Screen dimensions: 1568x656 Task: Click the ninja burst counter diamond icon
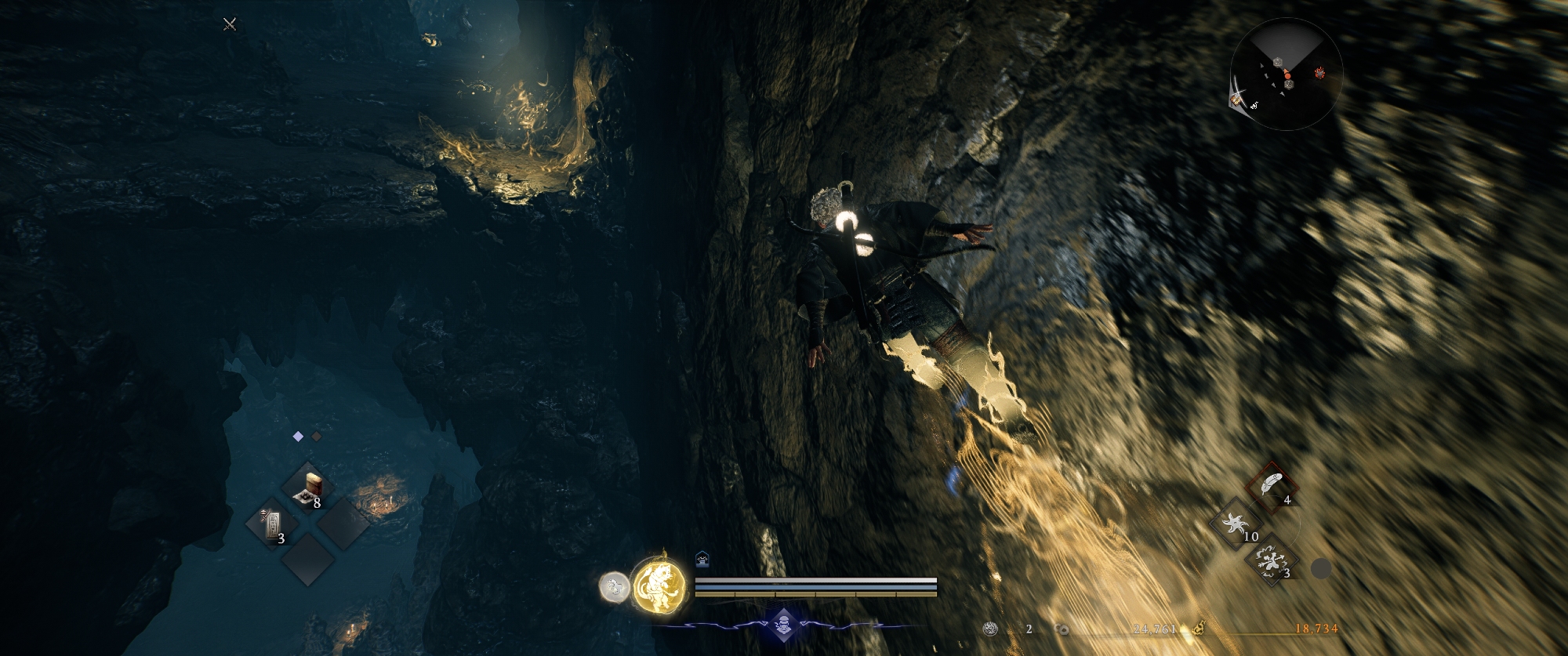pos(783,625)
